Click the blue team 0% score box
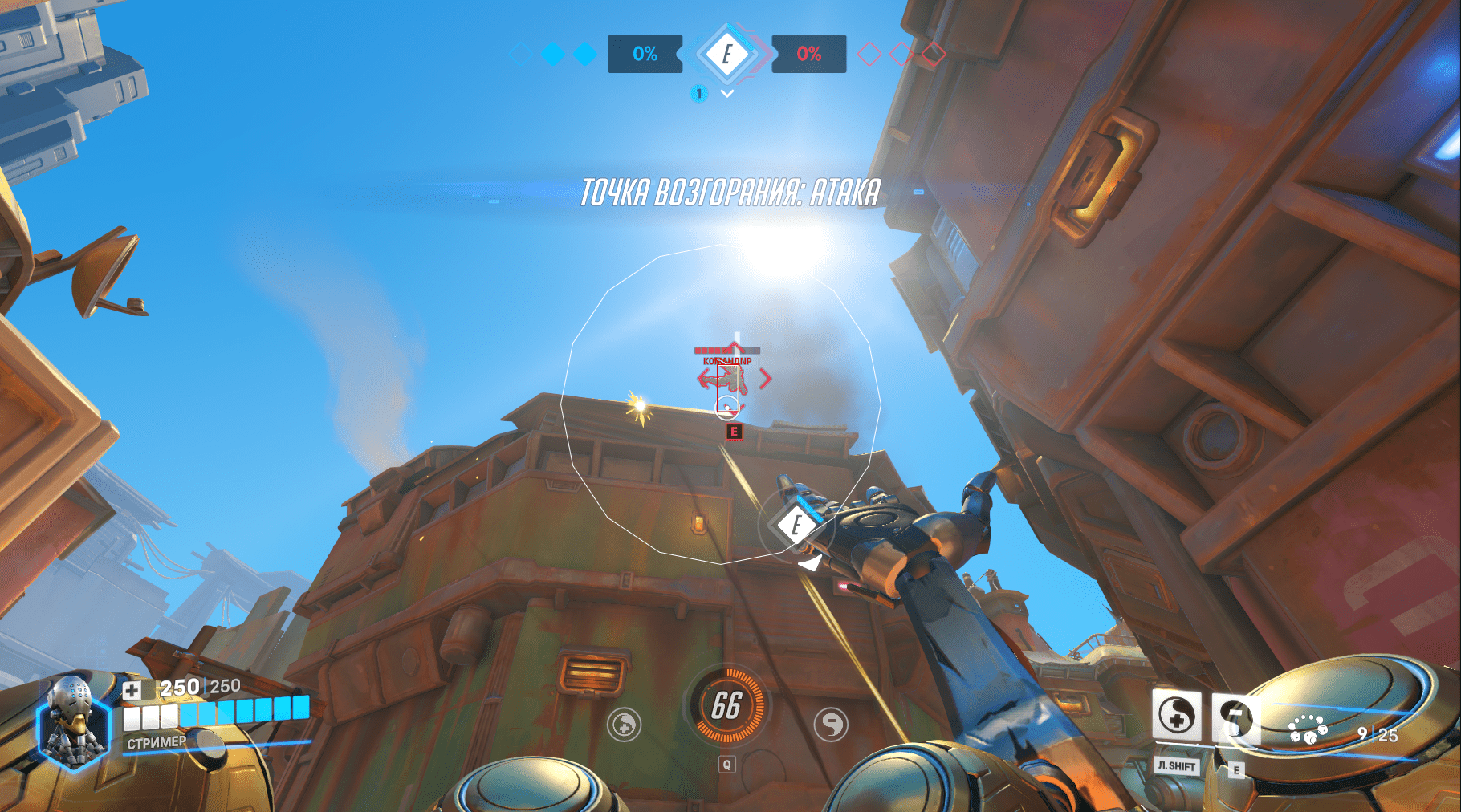Viewport: 1461px width, 812px height. pyautogui.click(x=644, y=53)
